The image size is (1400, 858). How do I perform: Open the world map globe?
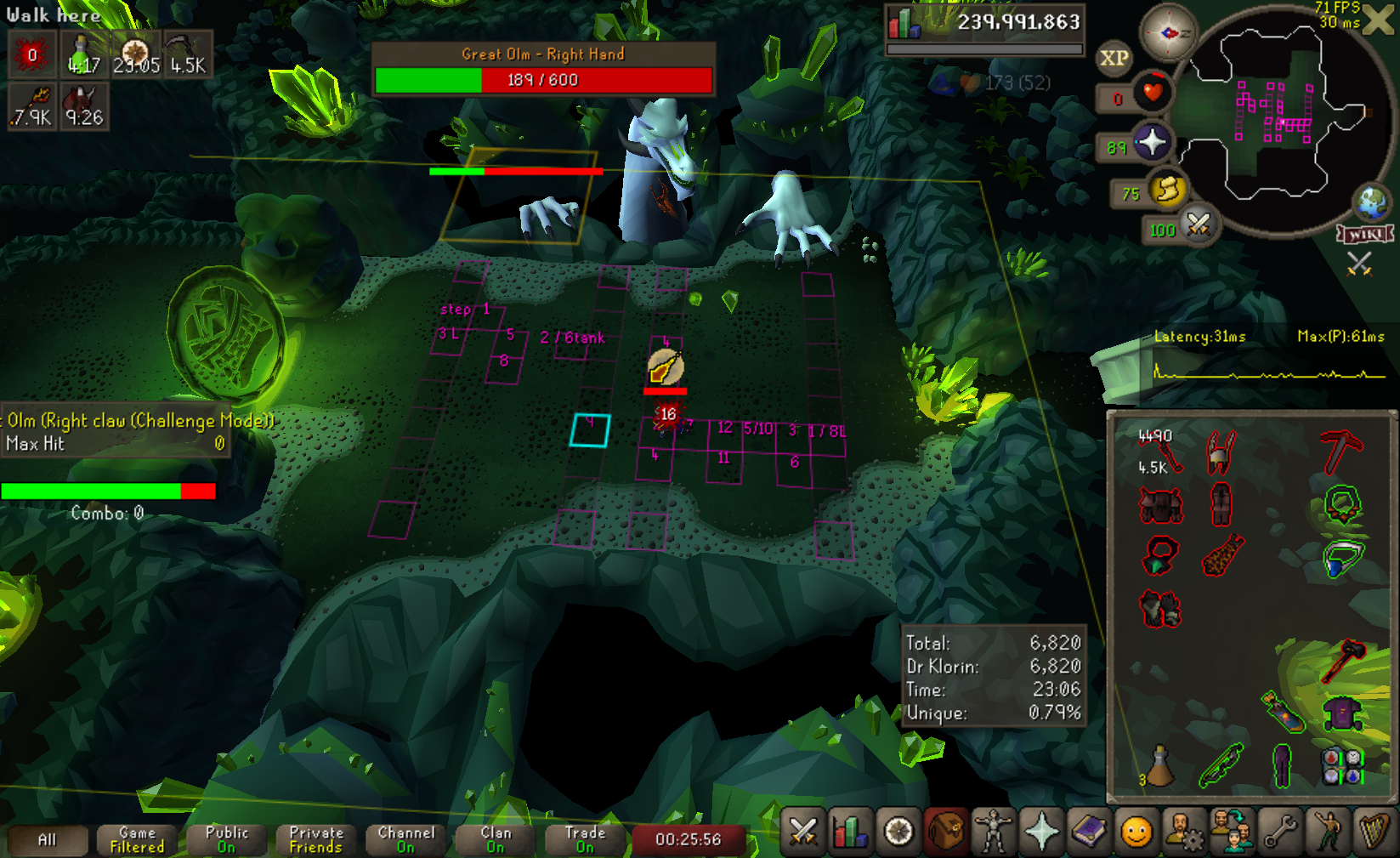point(1371,202)
